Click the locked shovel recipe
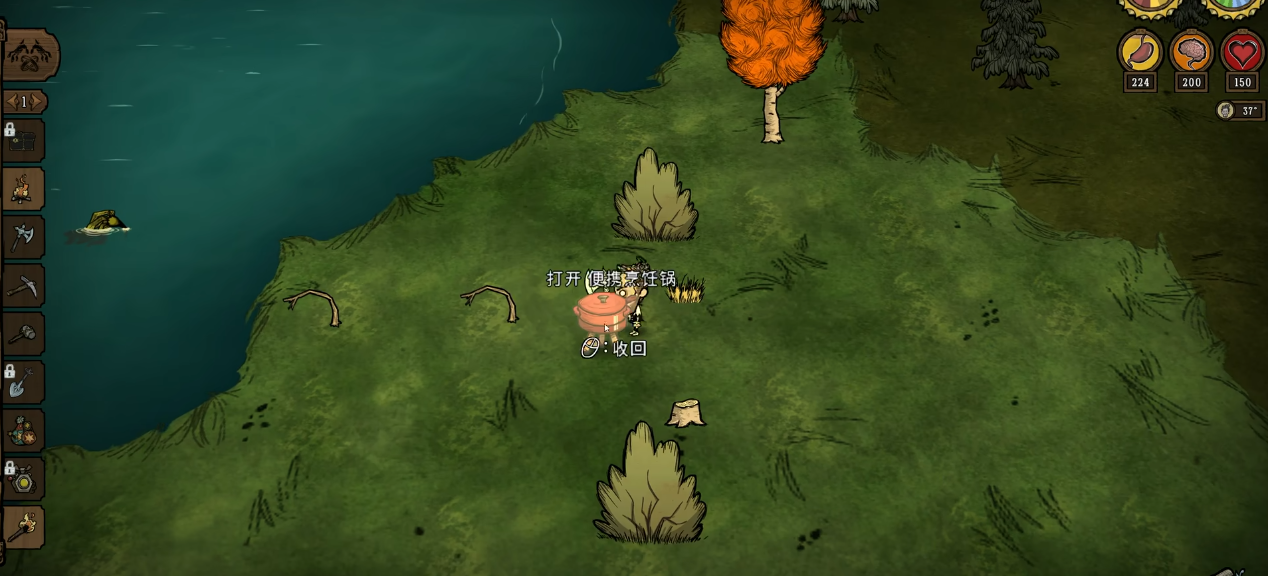Screen dimensions: 1268x576 coord(23,382)
